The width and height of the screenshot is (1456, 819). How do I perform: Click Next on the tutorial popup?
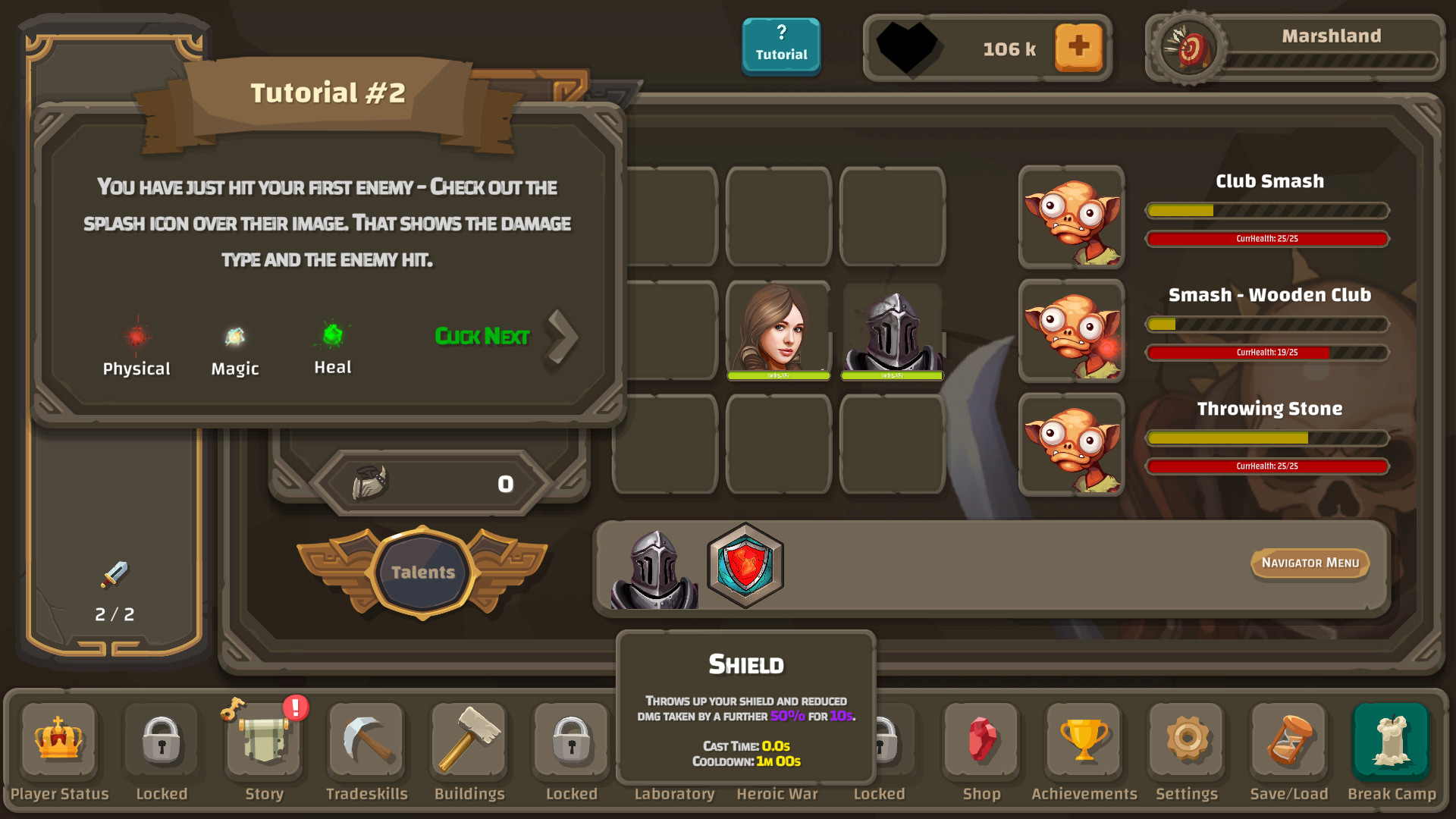click(483, 336)
